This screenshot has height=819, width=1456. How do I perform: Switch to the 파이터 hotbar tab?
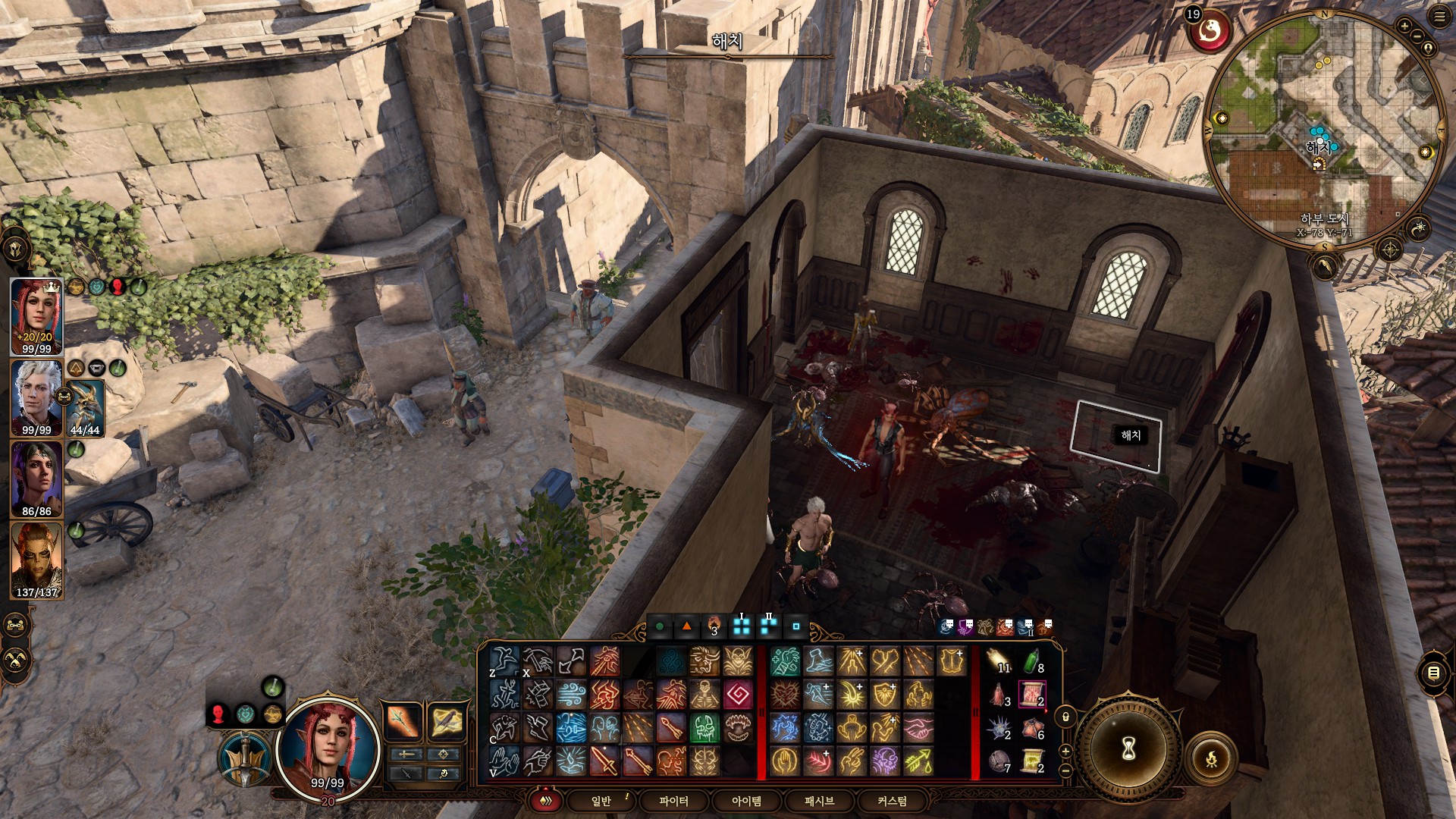673,801
